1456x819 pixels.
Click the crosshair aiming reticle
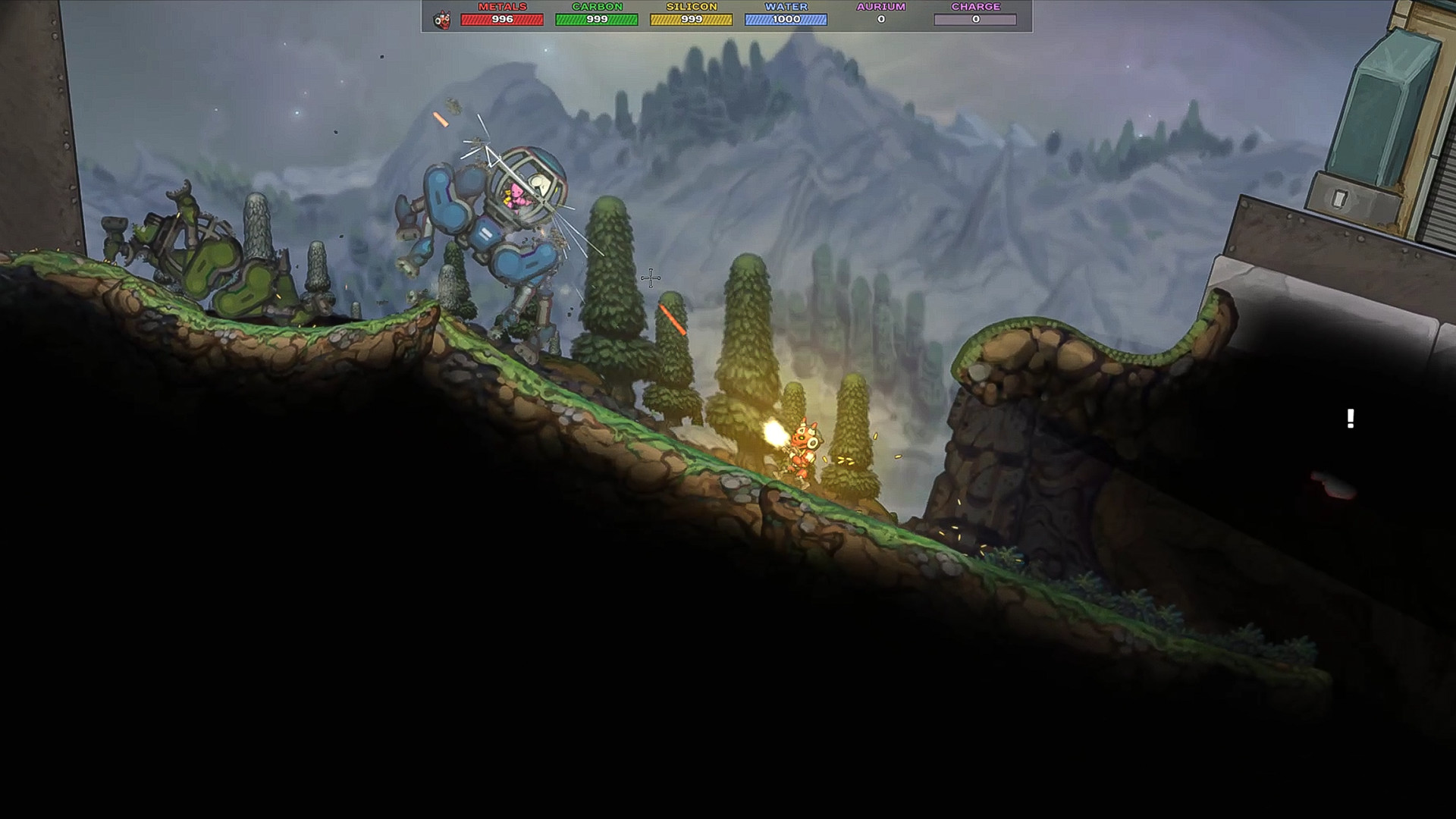[651, 279]
